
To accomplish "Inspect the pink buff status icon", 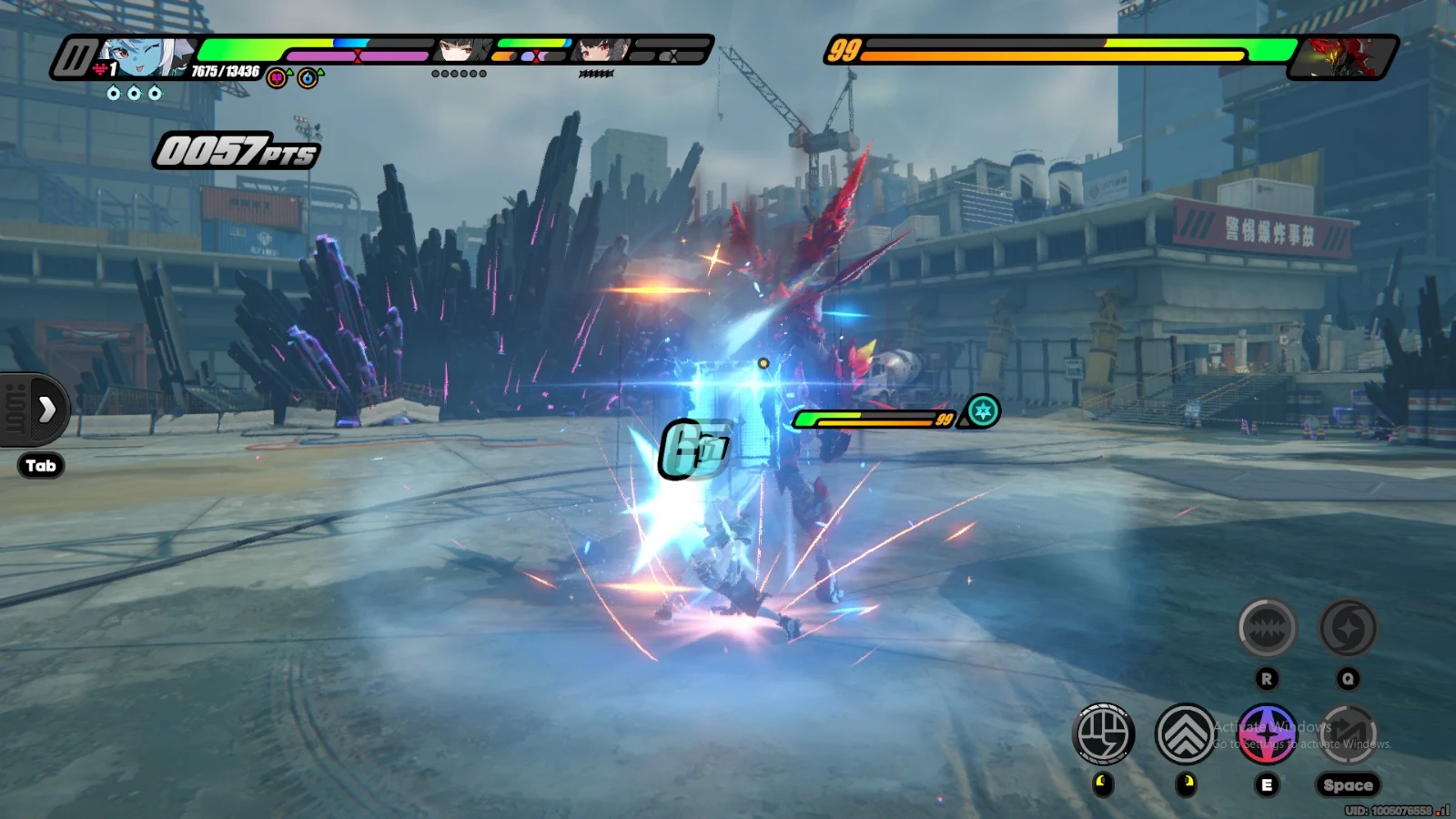I will point(278,78).
